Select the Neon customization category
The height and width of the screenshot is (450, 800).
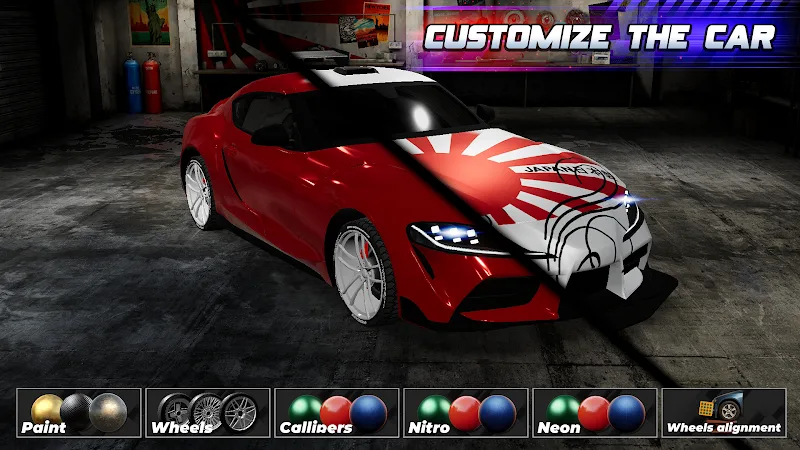[595, 413]
